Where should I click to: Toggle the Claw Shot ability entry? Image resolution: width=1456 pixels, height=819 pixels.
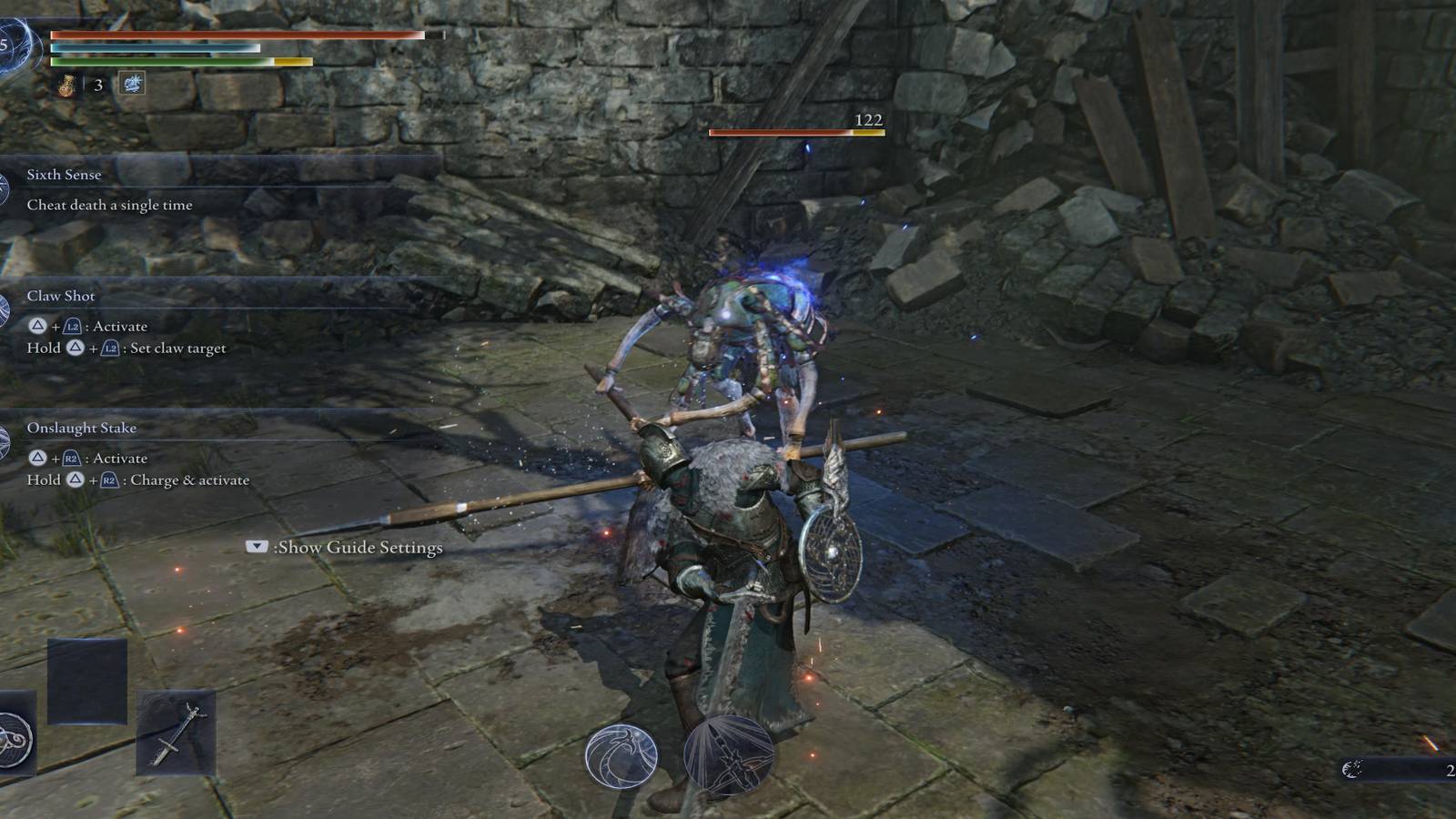pos(61,296)
